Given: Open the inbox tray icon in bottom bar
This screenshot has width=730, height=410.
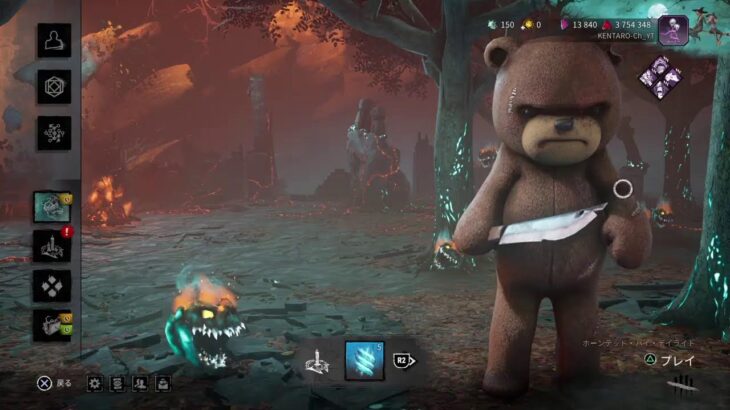Looking at the screenshot, I should coord(162,382).
